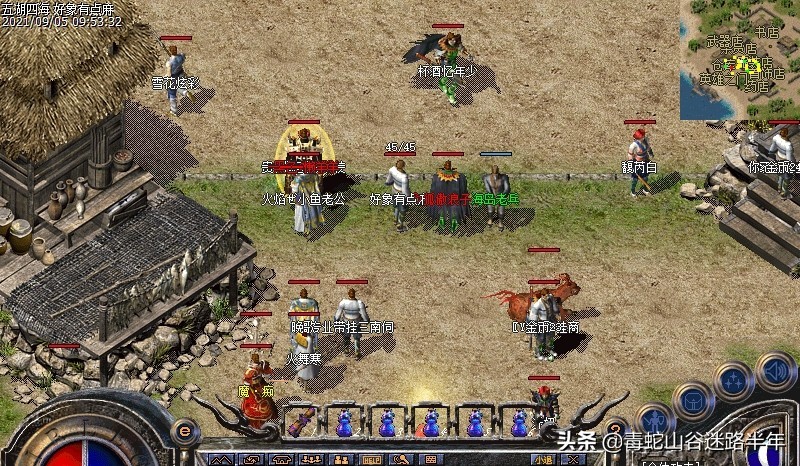Open the bag inventory round button
Viewport: 800px width, 466px height.
click(x=694, y=400)
